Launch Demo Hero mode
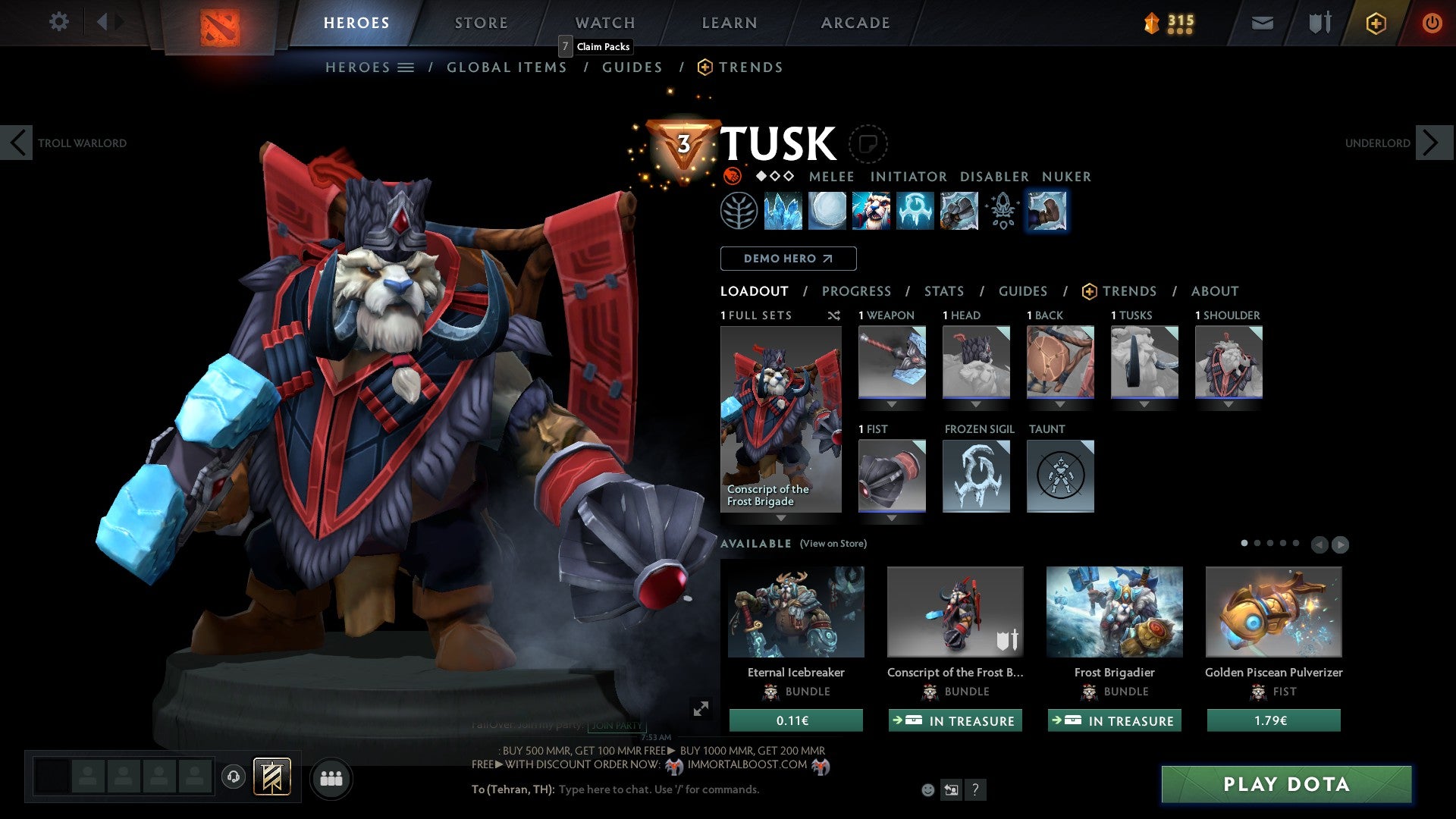Screen dimensions: 1456x819 (788, 259)
